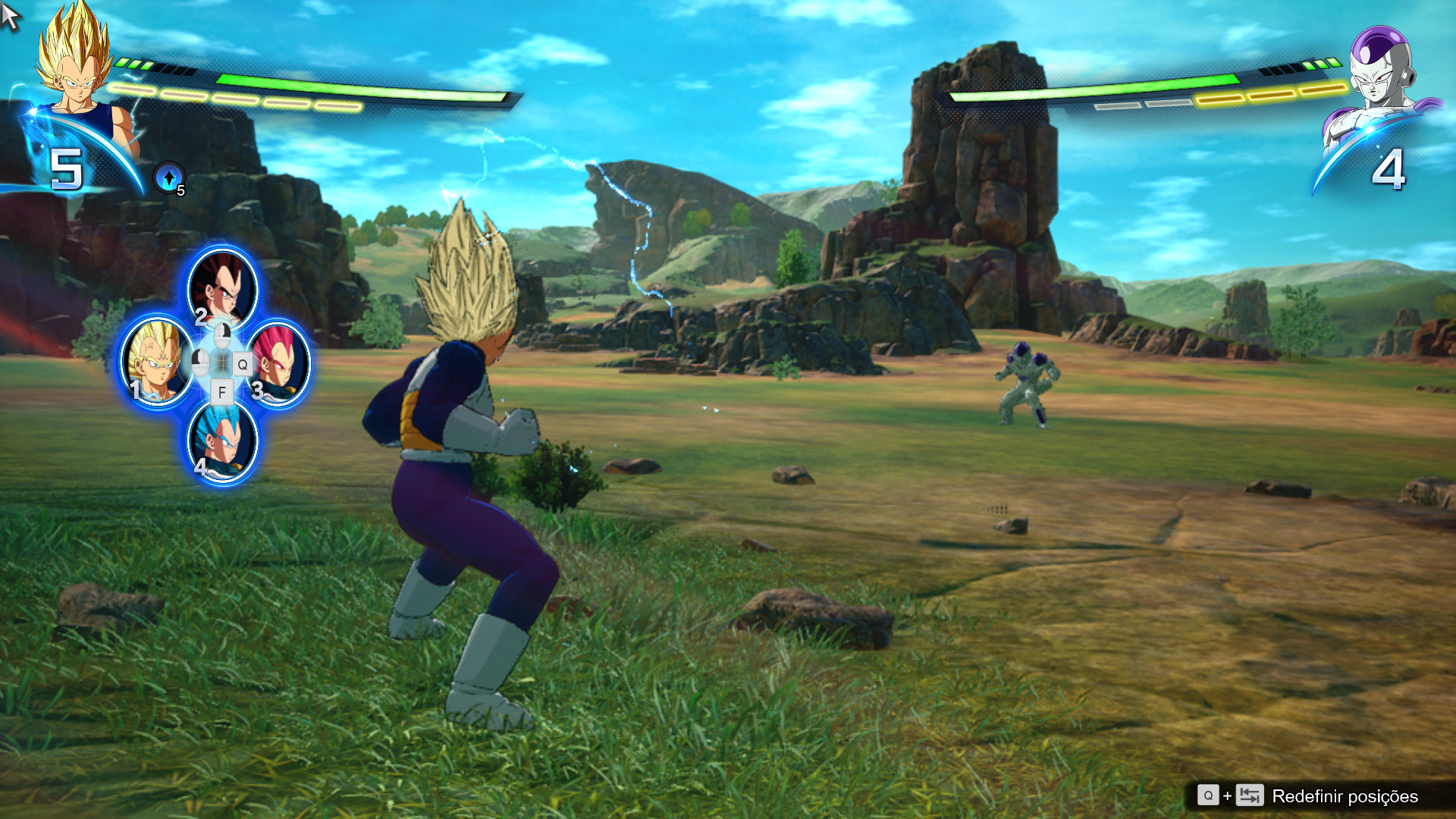Select character slot 2, base Vegeta
This screenshot has height=819, width=1456.
pyautogui.click(x=222, y=288)
